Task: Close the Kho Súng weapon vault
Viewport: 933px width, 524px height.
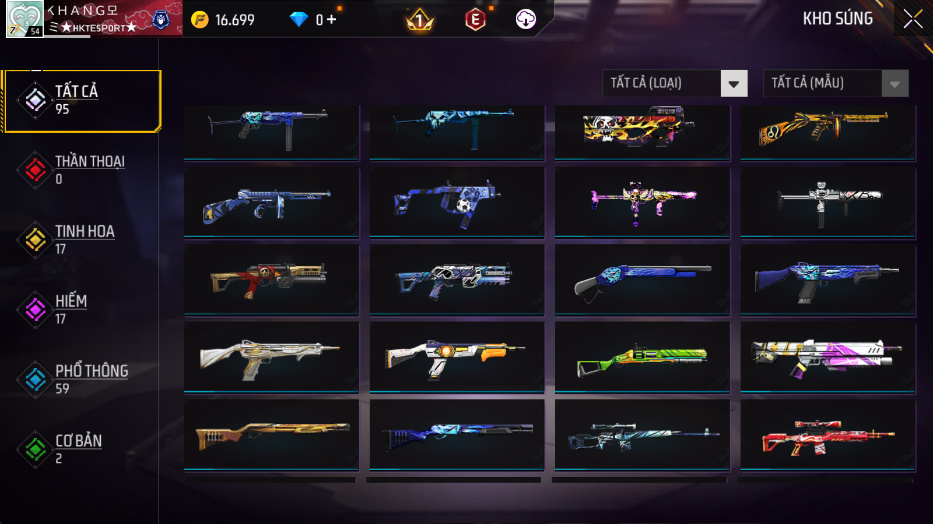Action: (912, 19)
